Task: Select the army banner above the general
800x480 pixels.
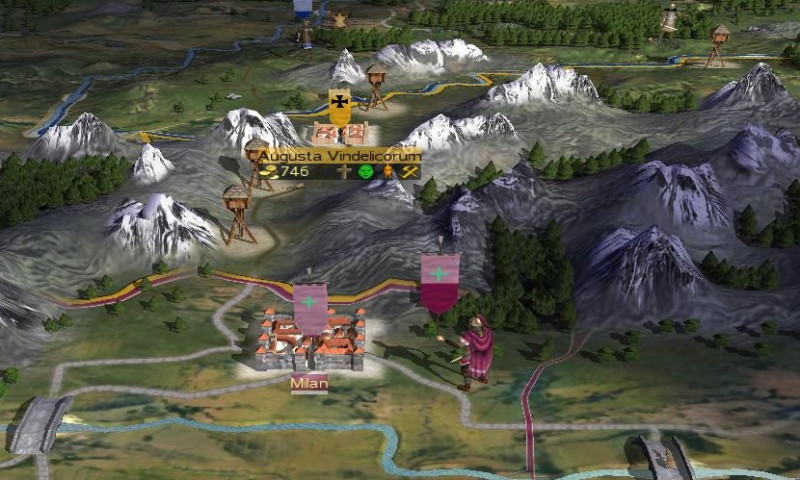Action: 439,281
